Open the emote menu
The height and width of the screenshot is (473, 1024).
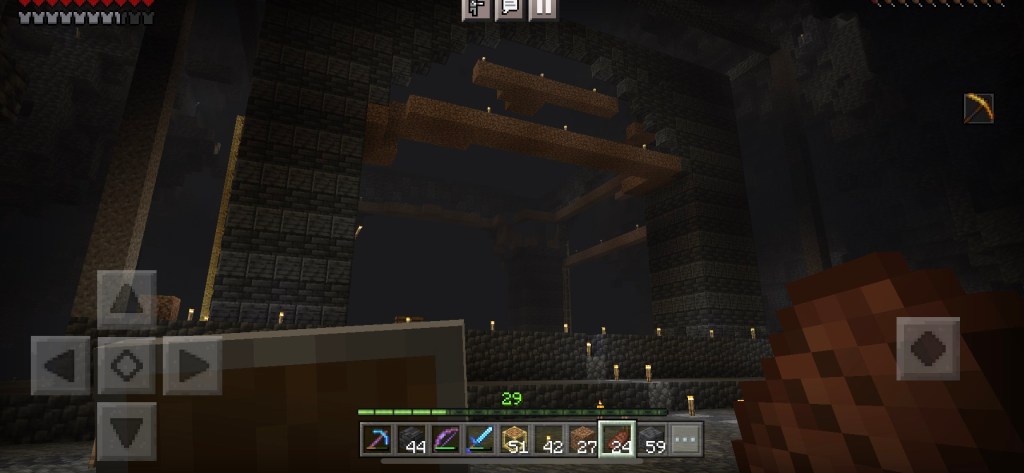pyautogui.click(x=477, y=8)
